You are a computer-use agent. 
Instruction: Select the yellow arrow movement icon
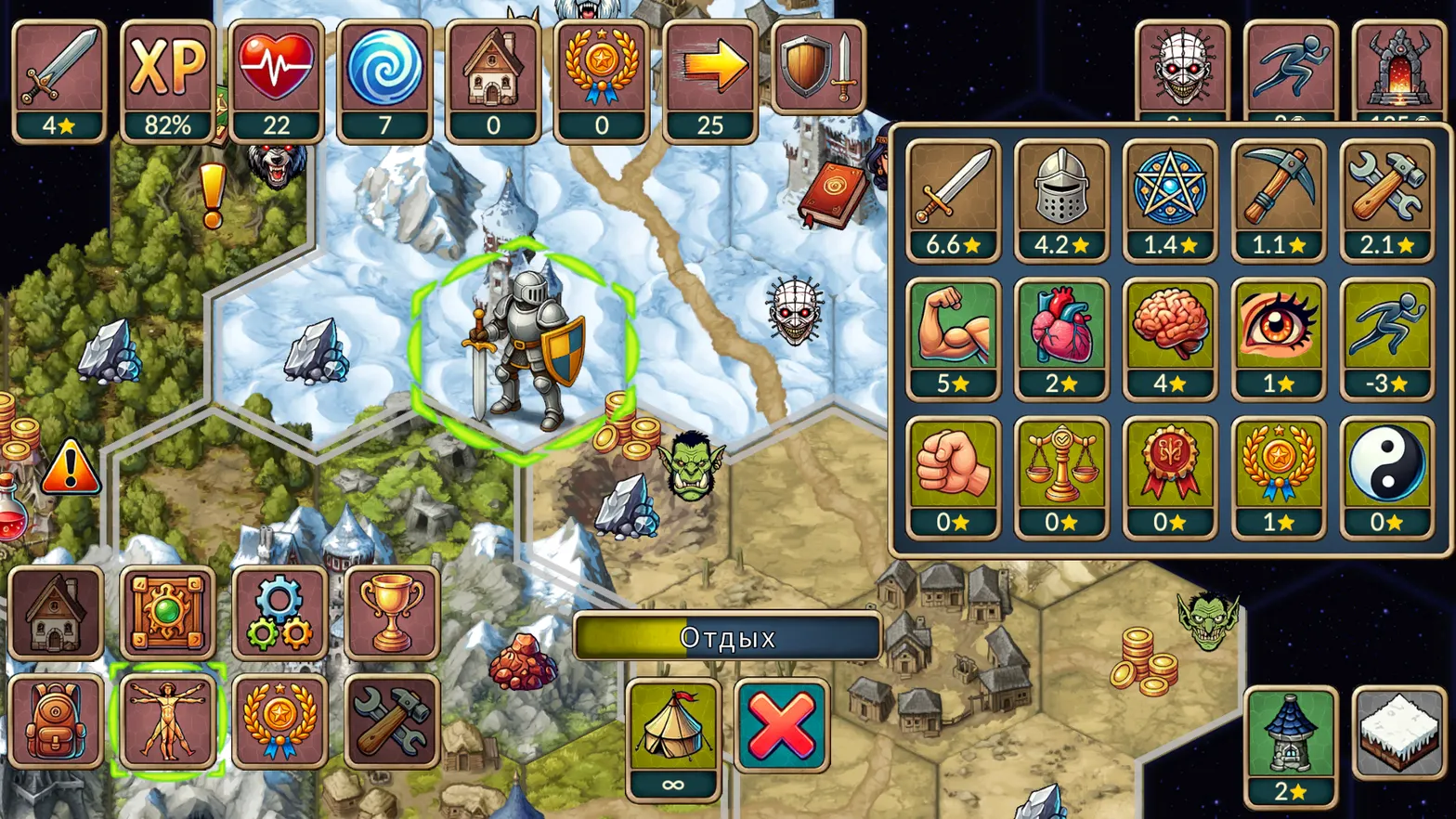click(709, 81)
